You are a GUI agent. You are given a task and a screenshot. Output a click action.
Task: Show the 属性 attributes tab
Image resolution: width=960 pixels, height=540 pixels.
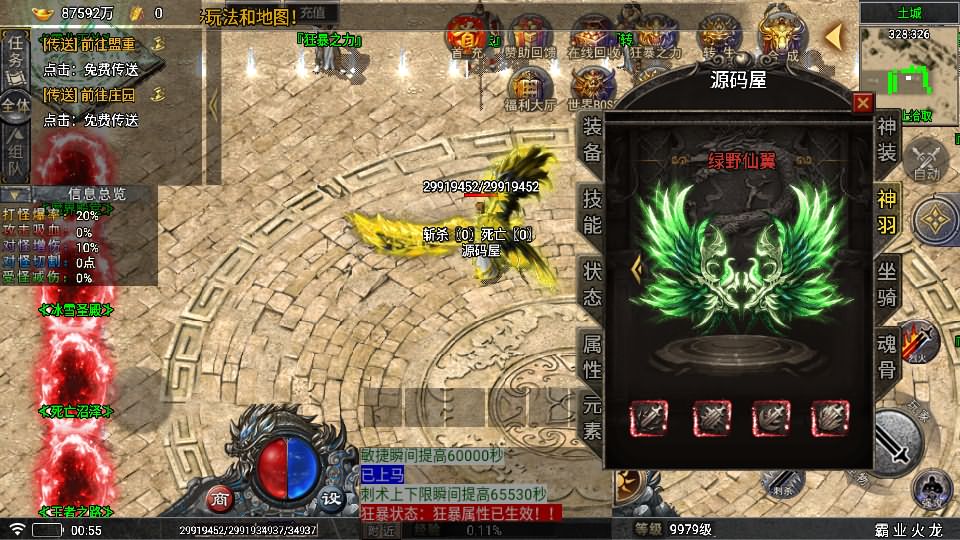[x=592, y=356]
